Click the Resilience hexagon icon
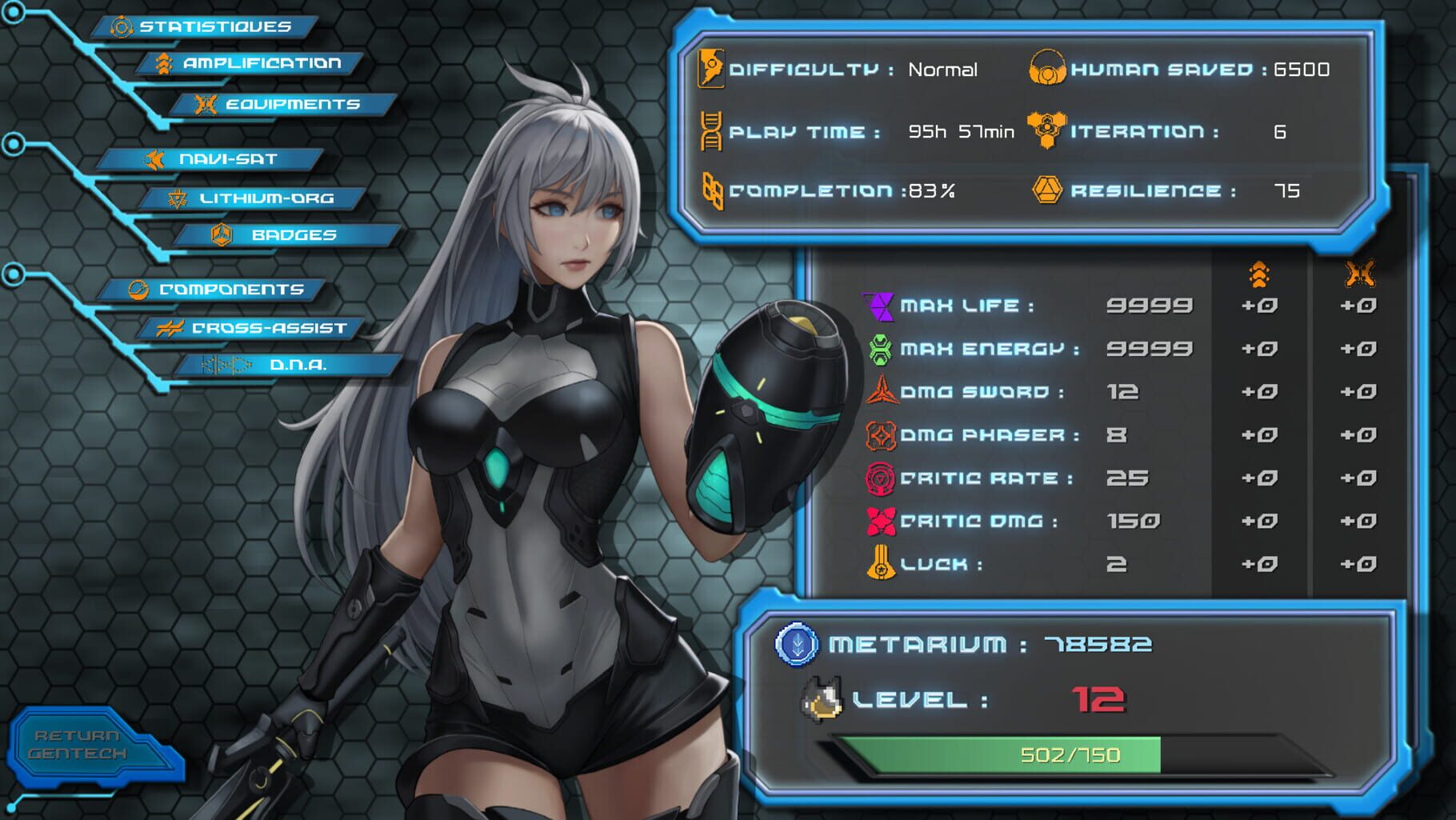This screenshot has height=820, width=1456. click(1048, 190)
